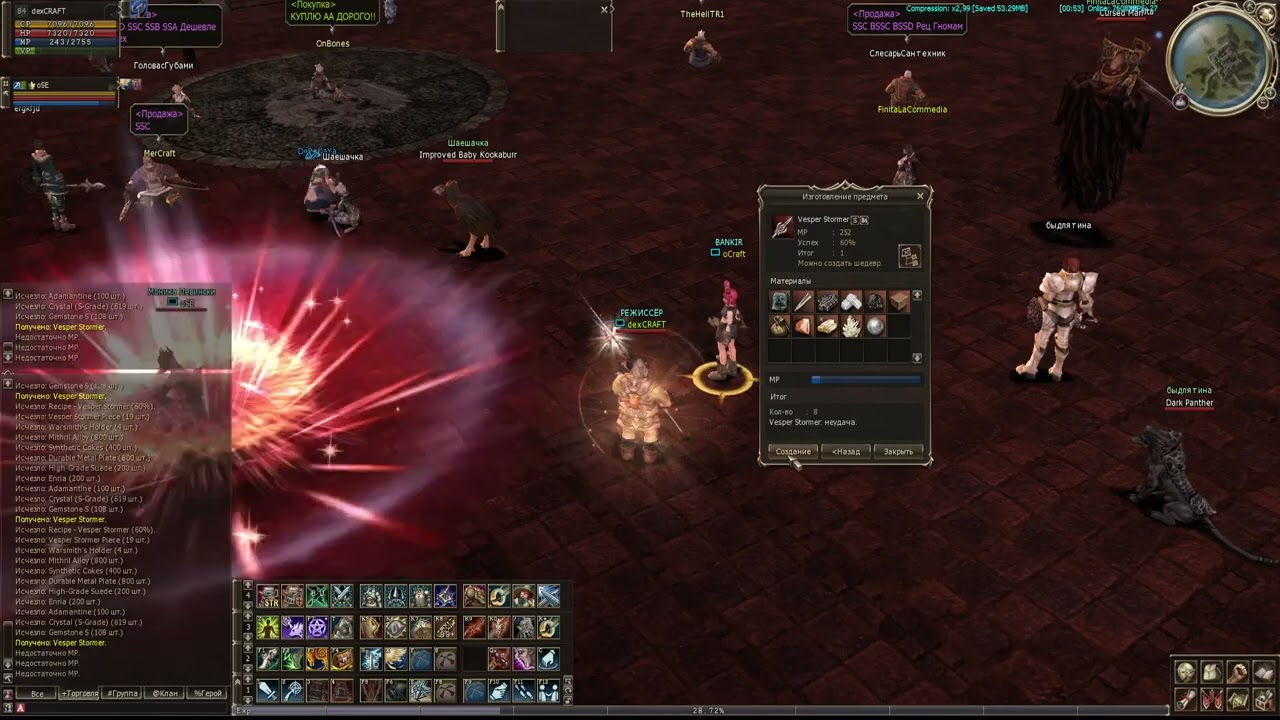Viewport: 1280px width, 720px height.
Task: Select the silver orb material slot
Action: (875, 326)
